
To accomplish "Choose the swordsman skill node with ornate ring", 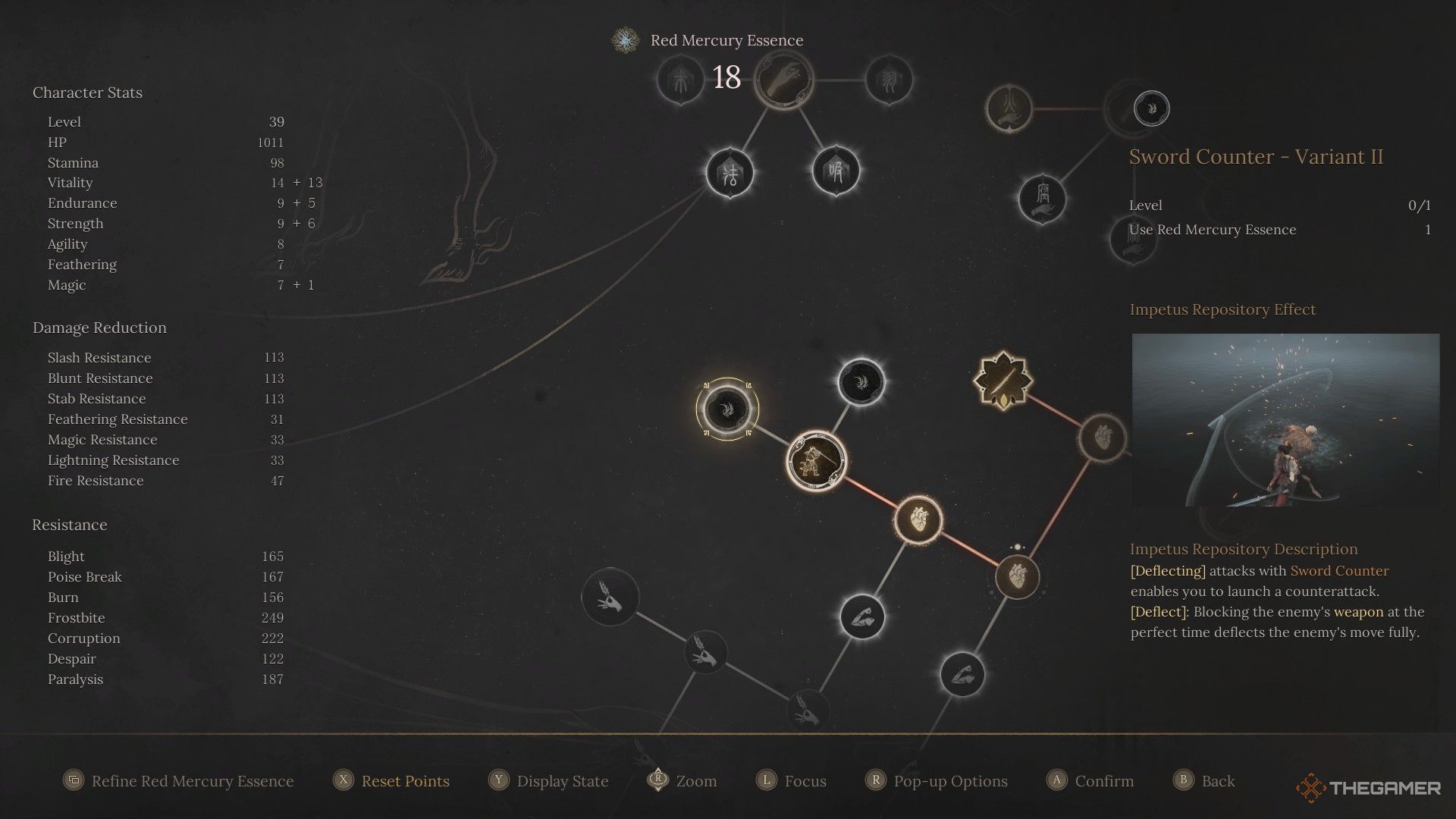I will click(817, 460).
